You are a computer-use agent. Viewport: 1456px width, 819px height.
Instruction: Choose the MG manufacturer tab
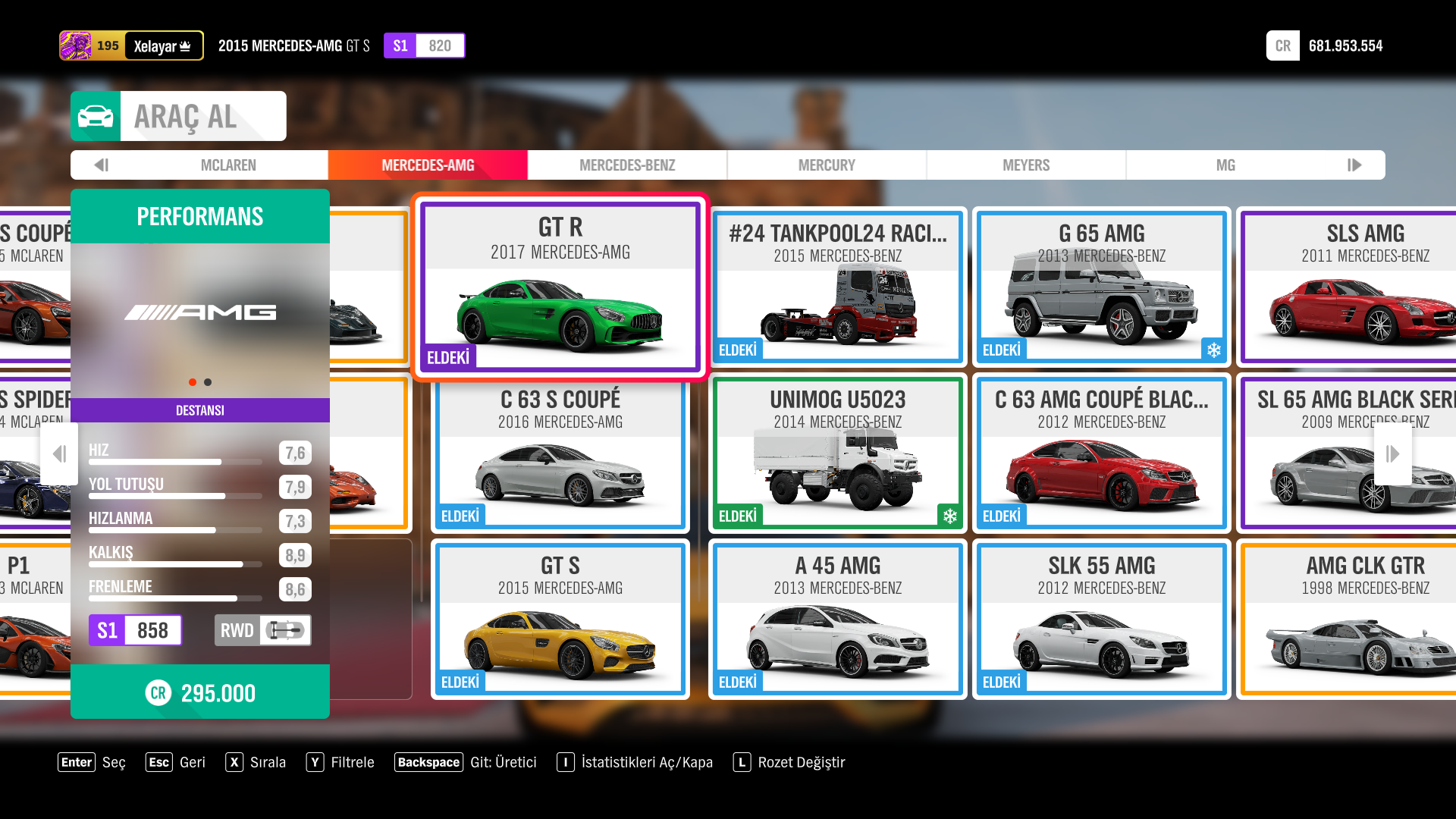coord(1225,165)
